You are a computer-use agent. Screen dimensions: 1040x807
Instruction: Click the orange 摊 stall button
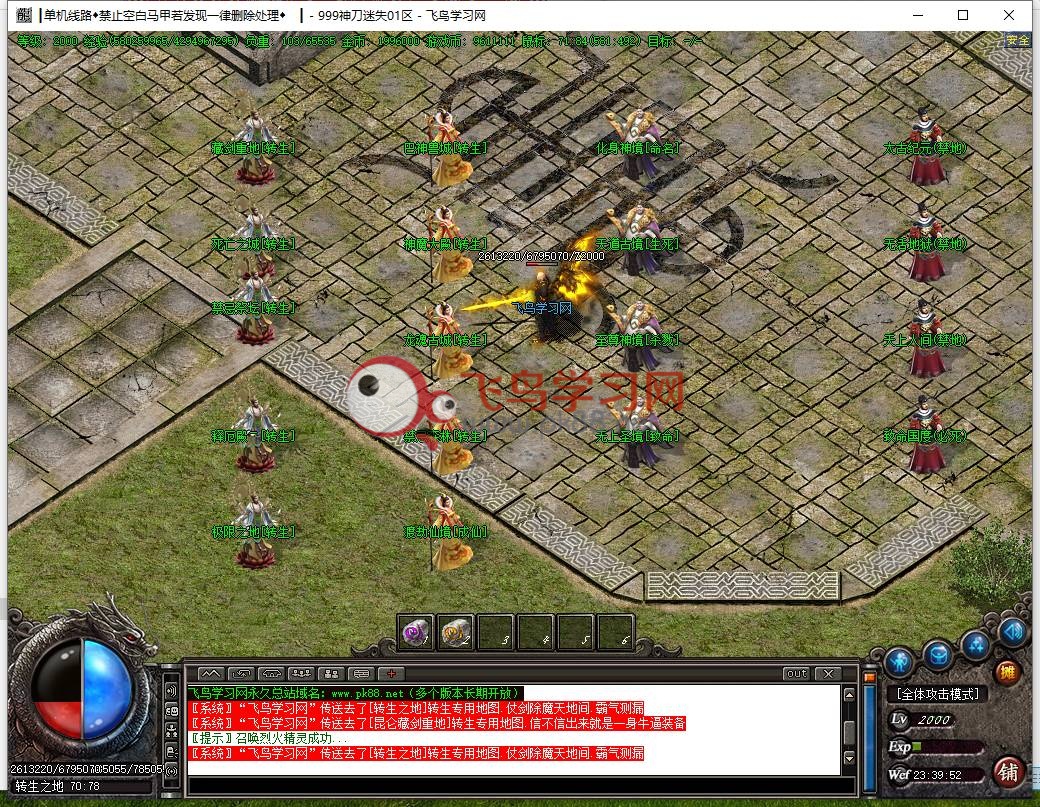coord(1008,672)
